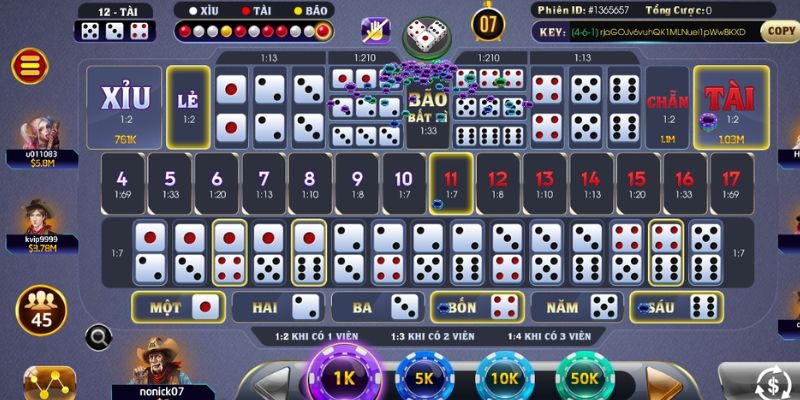Select the 1K purple chip

[345, 378]
